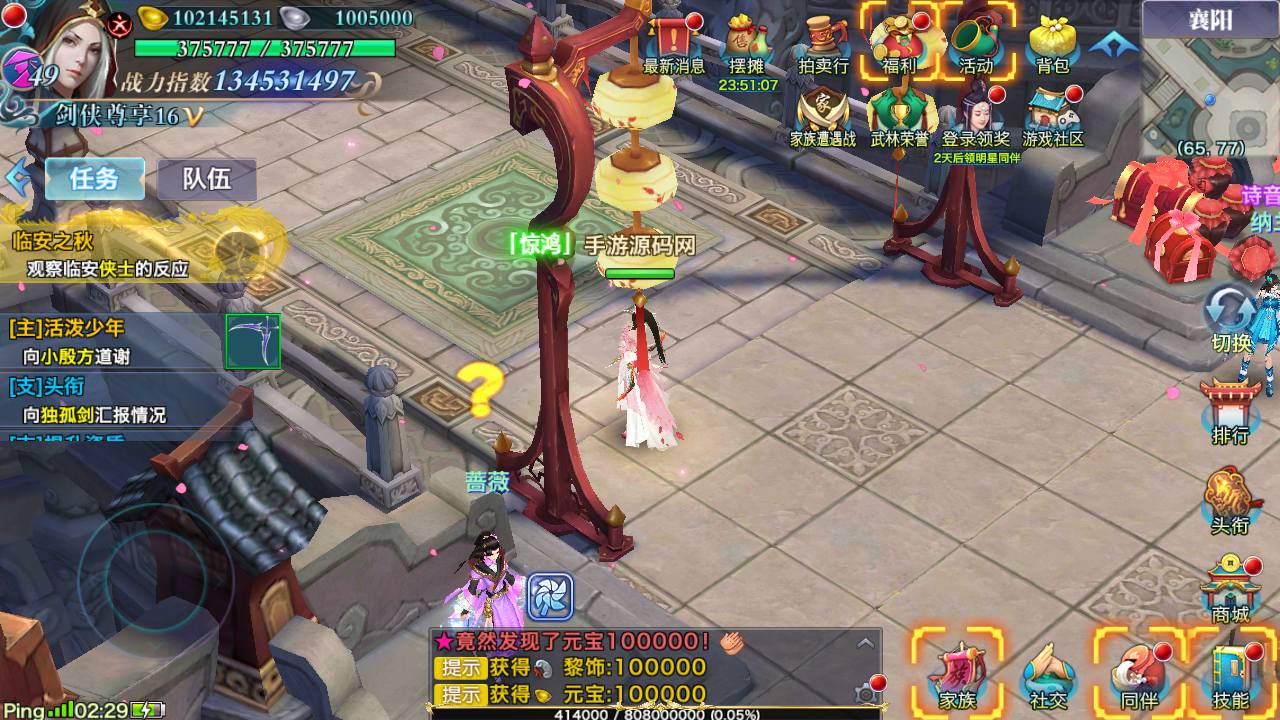Viewport: 1280px width, 720px height.
Task: Open the 背包 bag inventory
Action: coord(1052,44)
